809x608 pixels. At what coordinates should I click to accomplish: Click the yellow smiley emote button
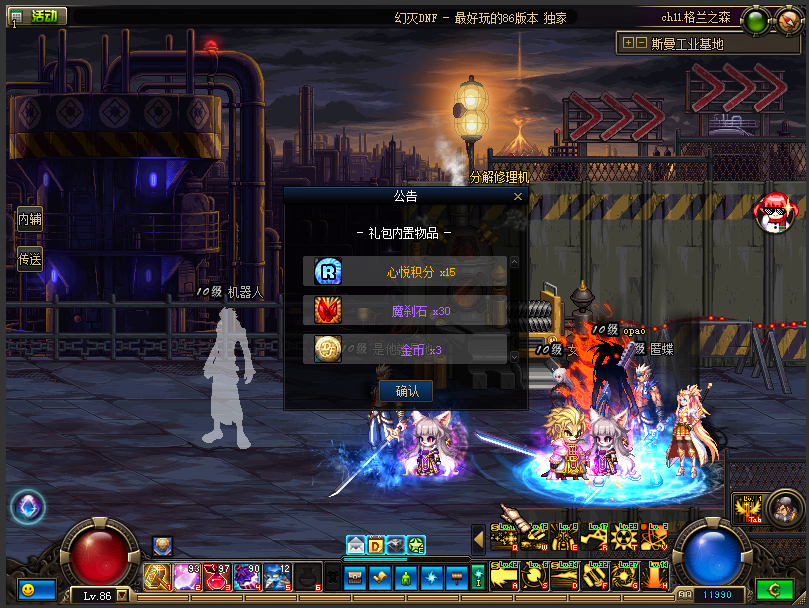point(27,590)
